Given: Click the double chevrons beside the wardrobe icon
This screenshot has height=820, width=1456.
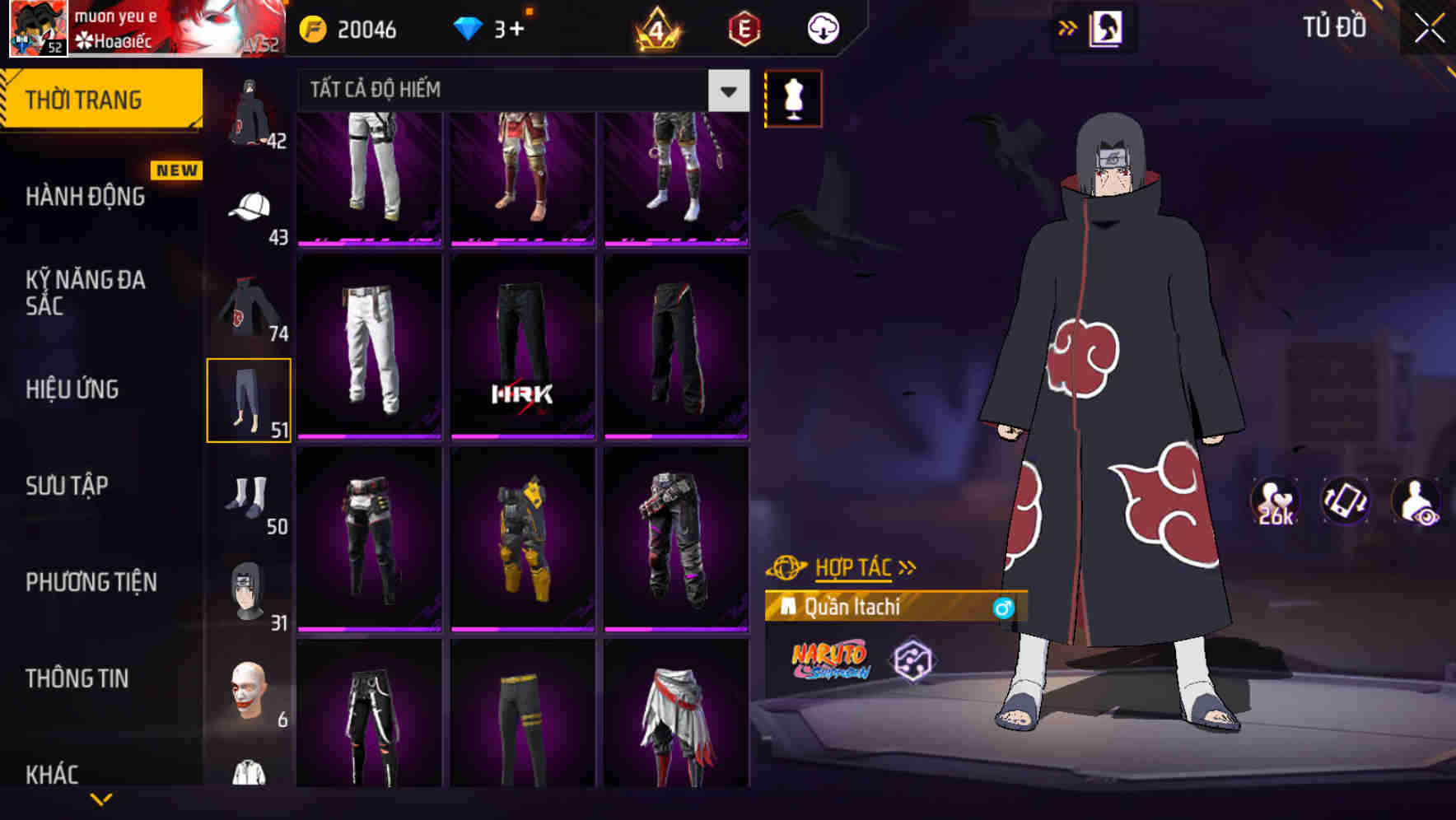Looking at the screenshot, I should pos(1068,26).
